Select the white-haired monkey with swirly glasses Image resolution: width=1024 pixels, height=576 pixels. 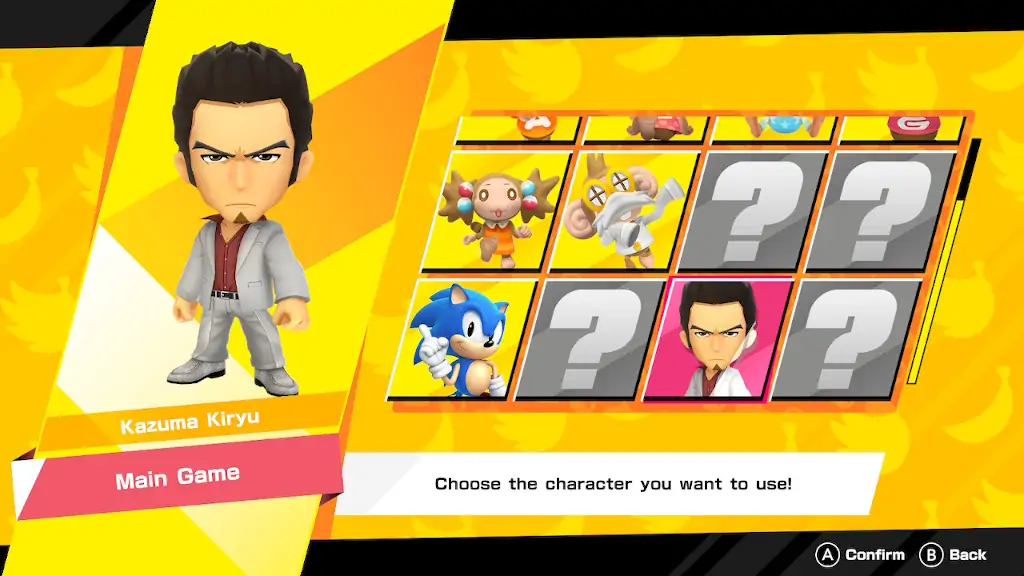pyautogui.click(x=628, y=211)
